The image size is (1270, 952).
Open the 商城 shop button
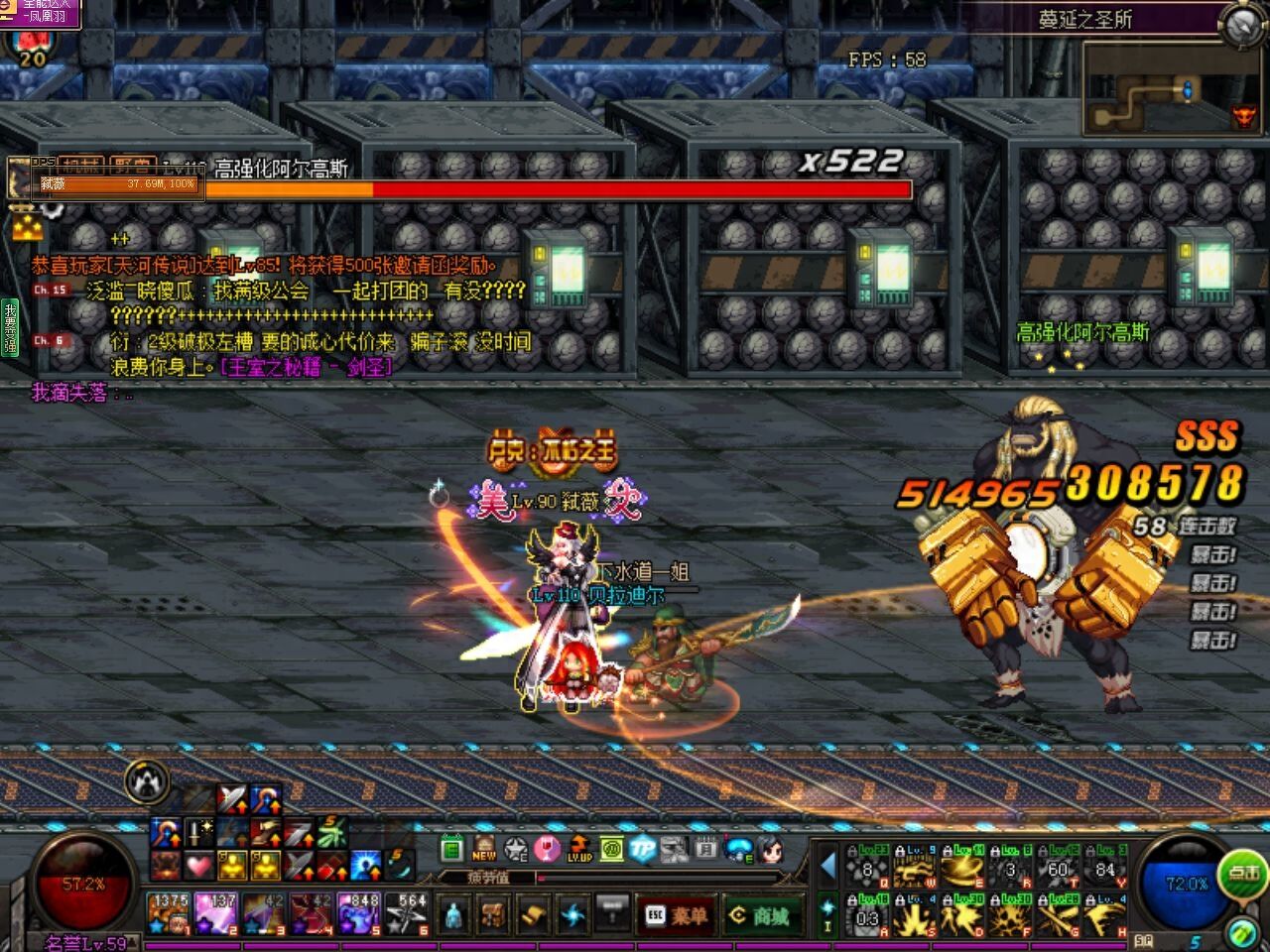click(x=762, y=915)
